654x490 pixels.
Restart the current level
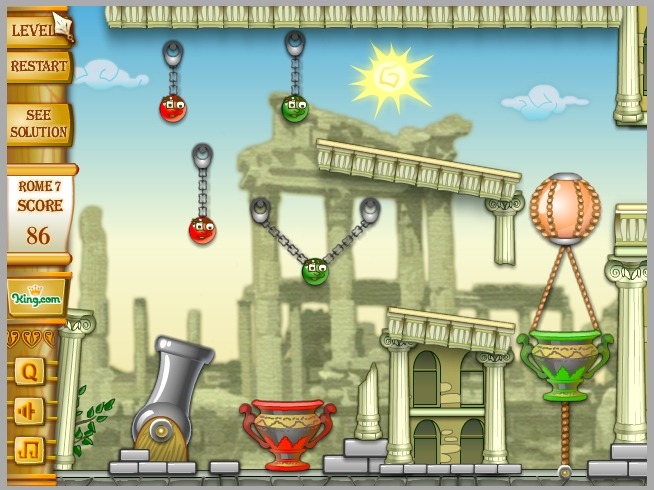39,67
